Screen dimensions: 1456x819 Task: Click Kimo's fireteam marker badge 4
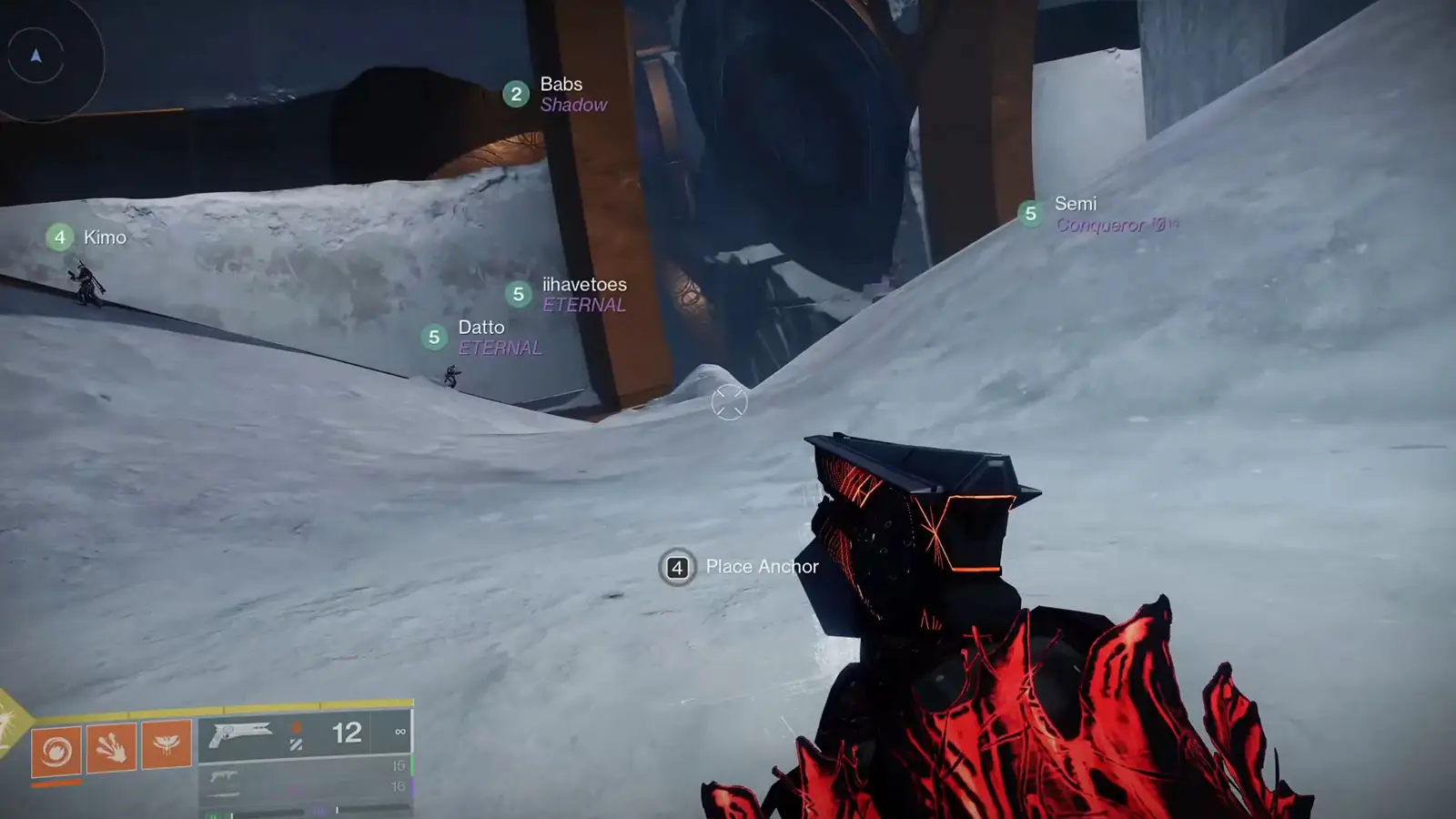point(59,238)
